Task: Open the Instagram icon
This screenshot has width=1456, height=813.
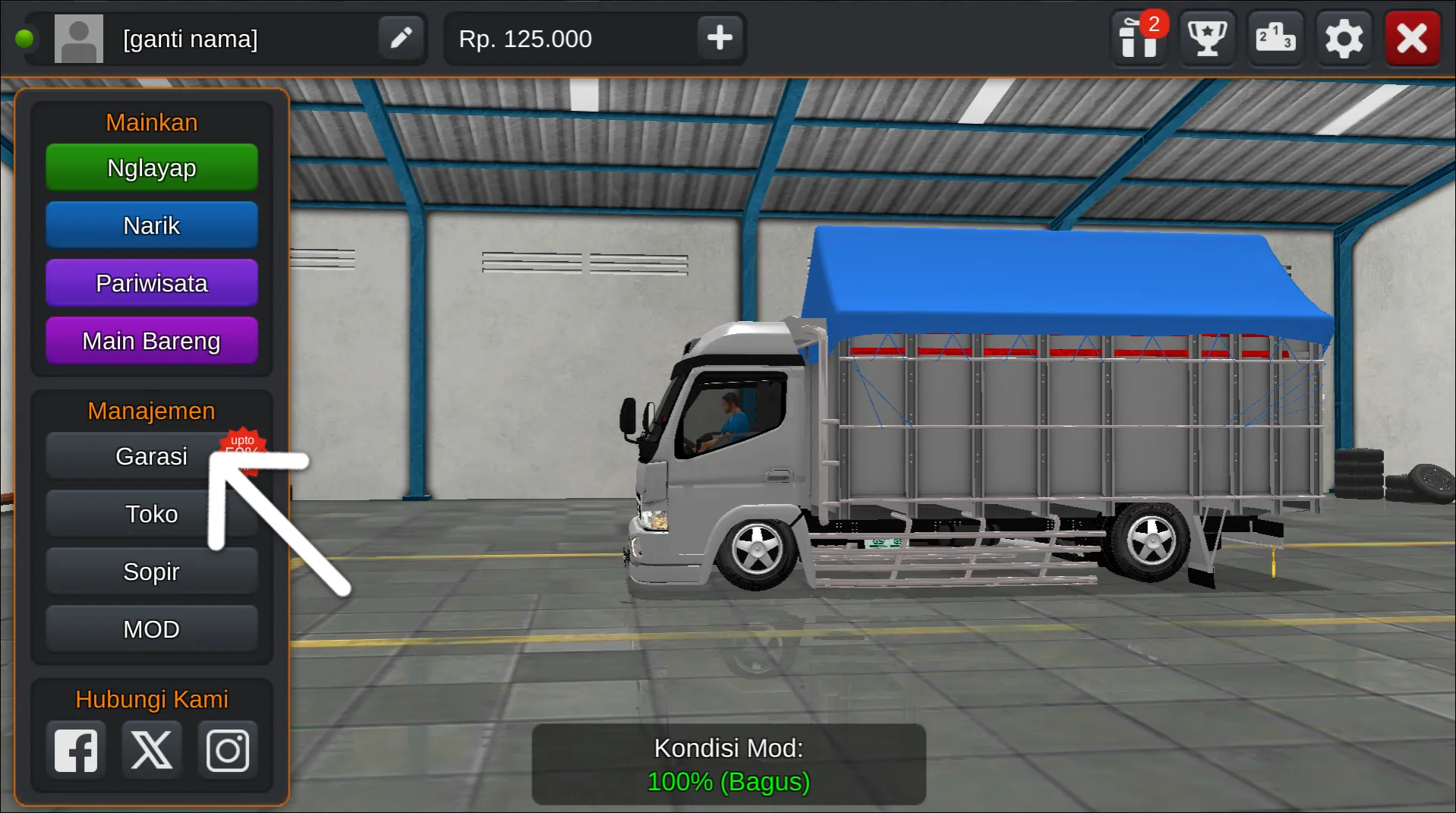Action: click(x=227, y=749)
